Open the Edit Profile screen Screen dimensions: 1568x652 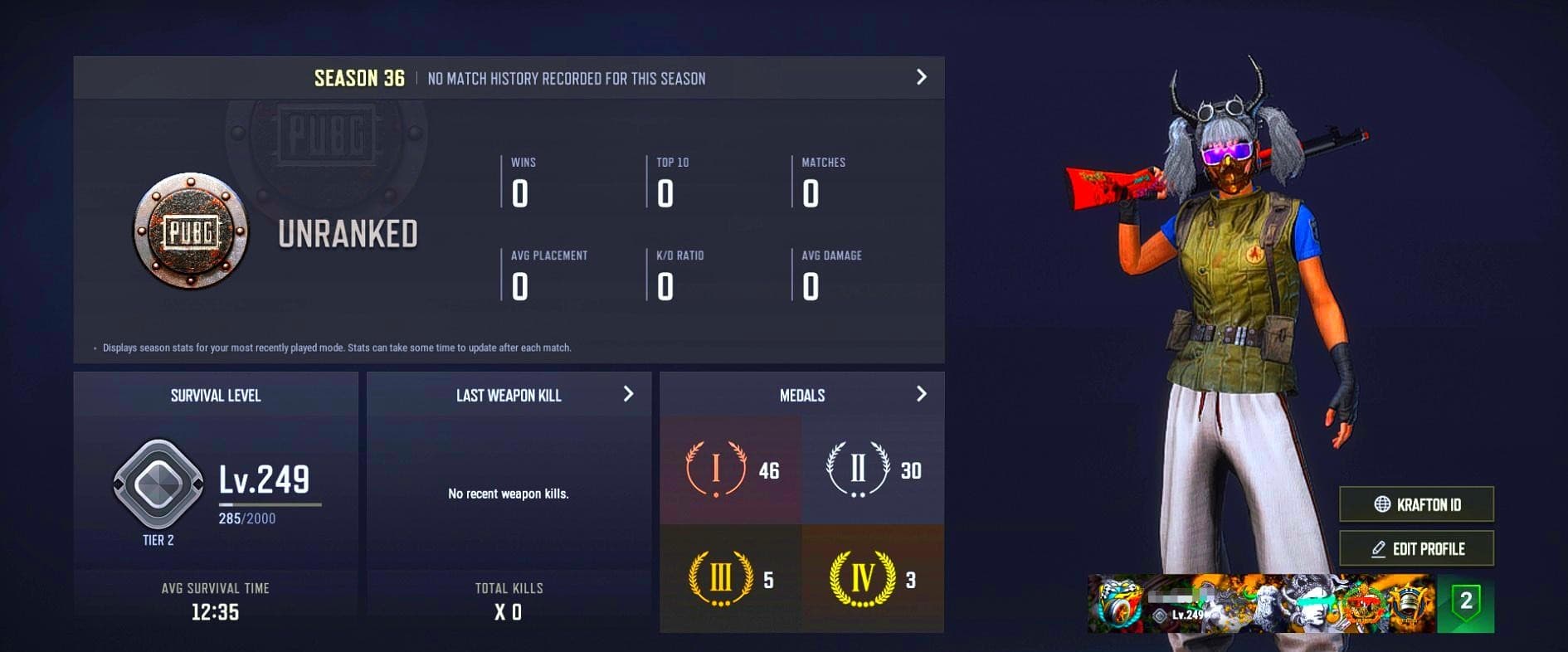[x=1416, y=548]
